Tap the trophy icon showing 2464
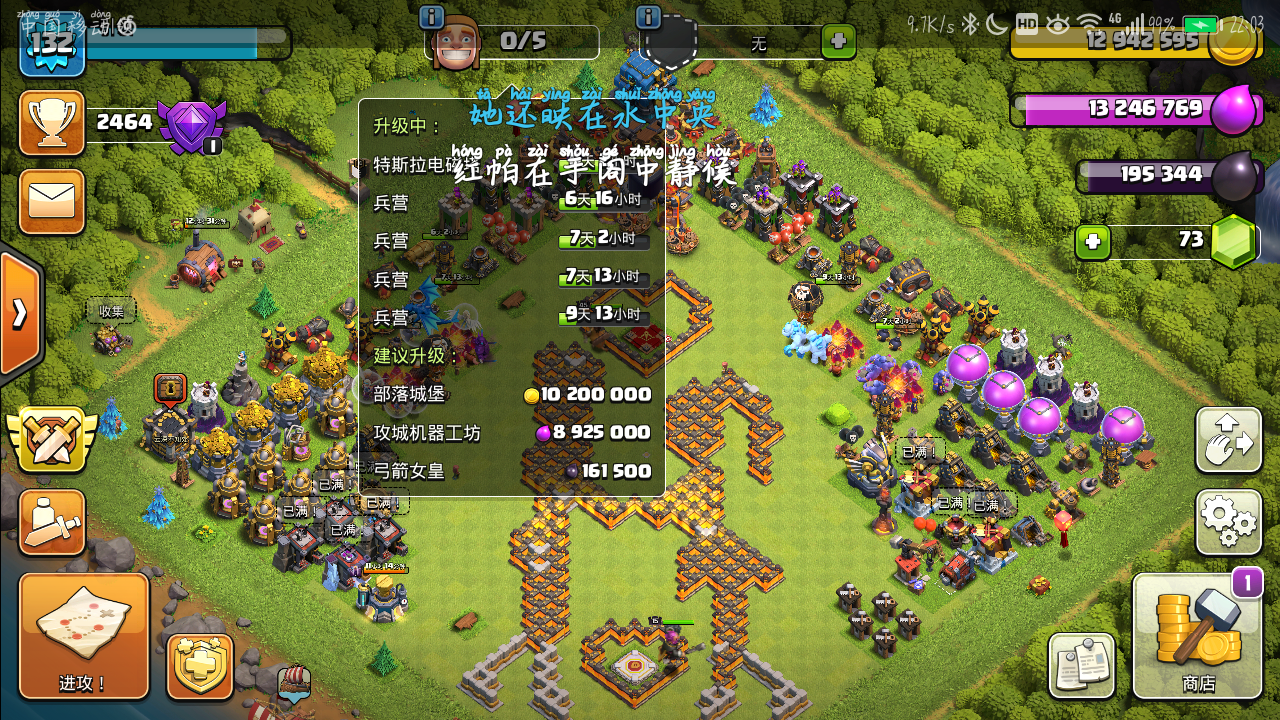 (x=51, y=122)
